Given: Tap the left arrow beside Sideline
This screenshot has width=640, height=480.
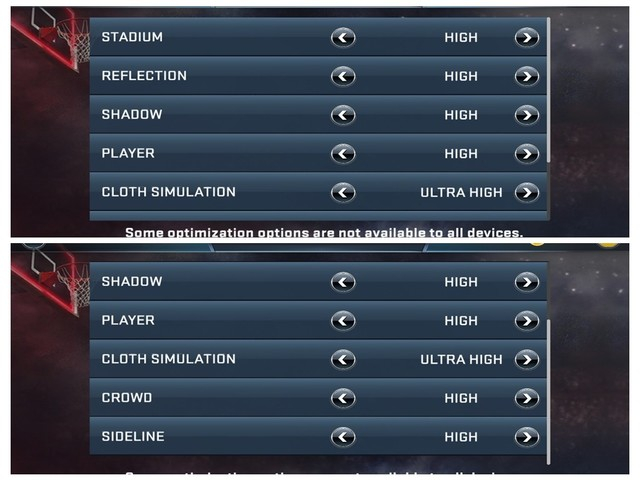Looking at the screenshot, I should coord(343,437).
